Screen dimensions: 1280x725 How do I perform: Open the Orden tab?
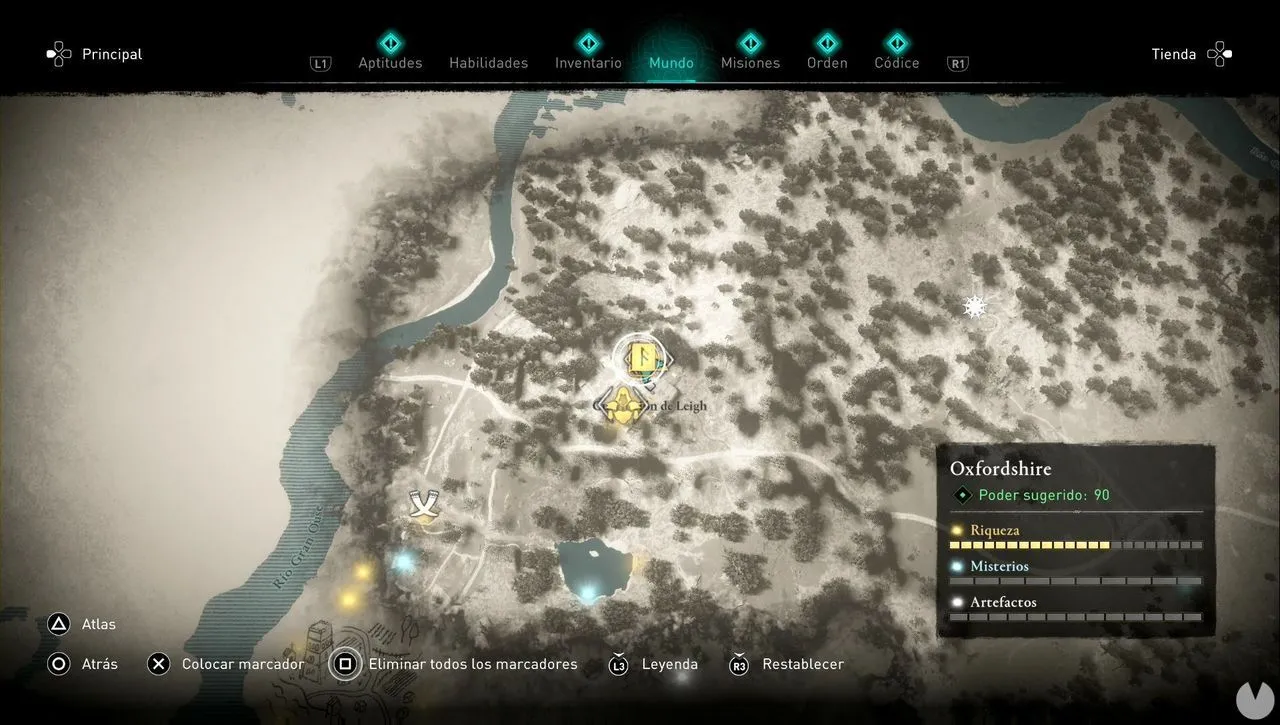pos(827,62)
